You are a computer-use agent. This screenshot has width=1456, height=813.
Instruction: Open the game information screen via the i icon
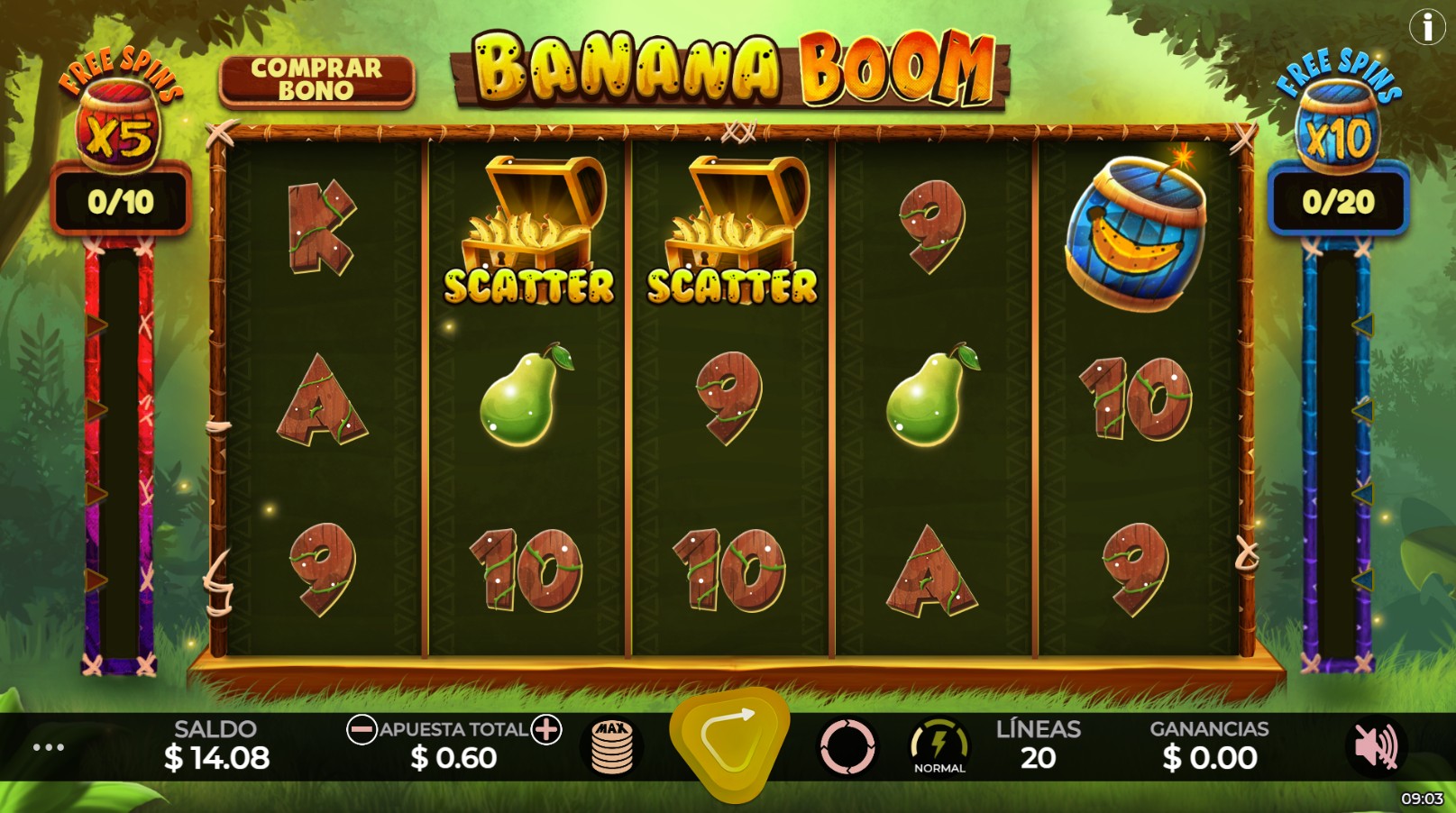(x=1425, y=27)
